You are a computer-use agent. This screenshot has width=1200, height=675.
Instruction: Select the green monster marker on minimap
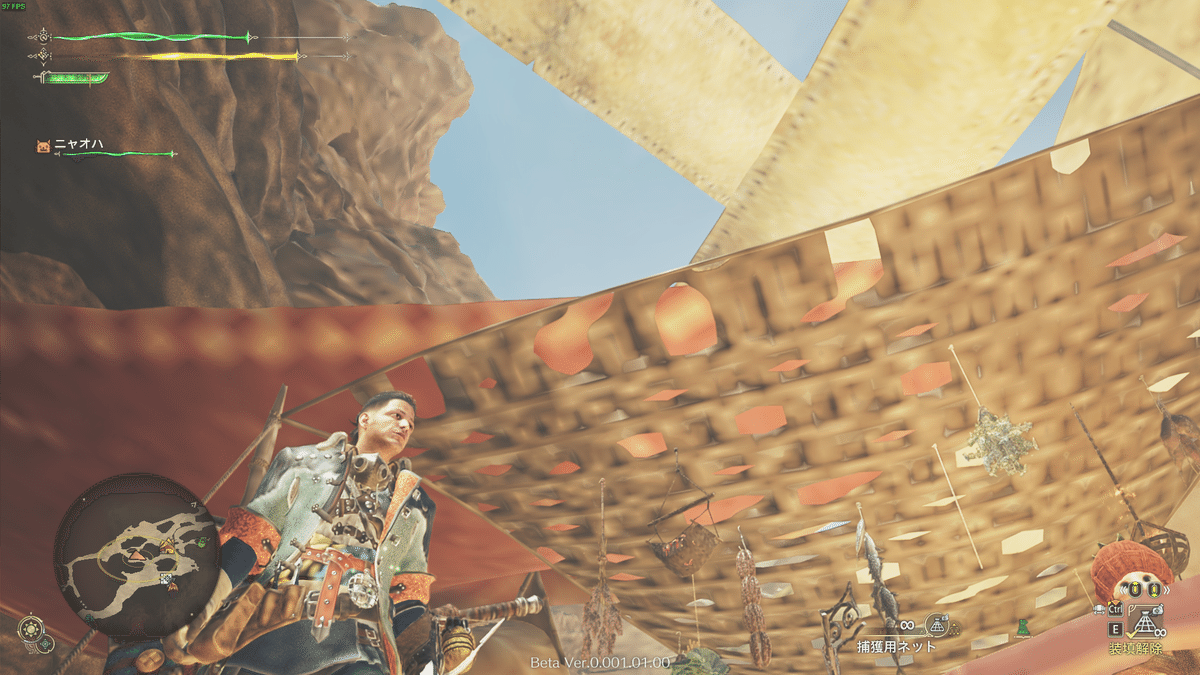201,543
